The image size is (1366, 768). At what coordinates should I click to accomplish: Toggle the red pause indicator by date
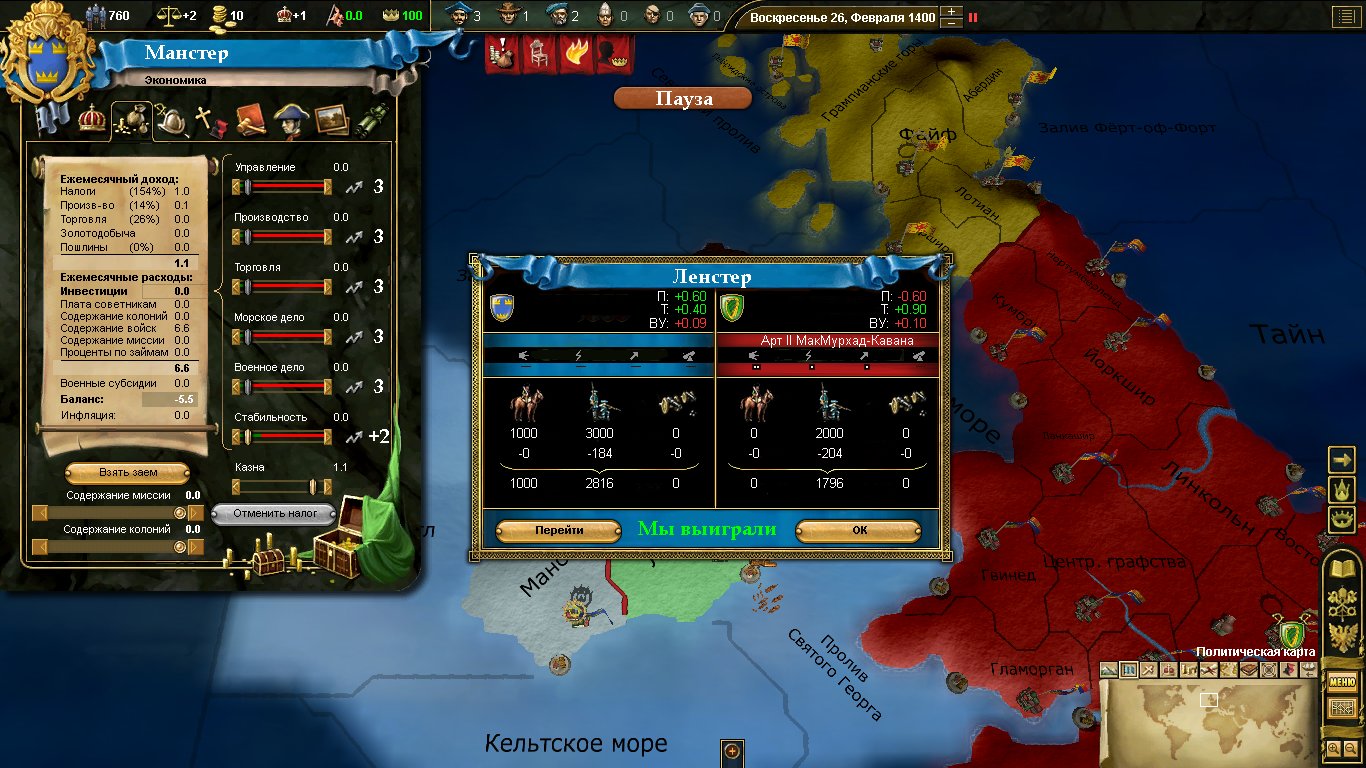tap(973, 17)
